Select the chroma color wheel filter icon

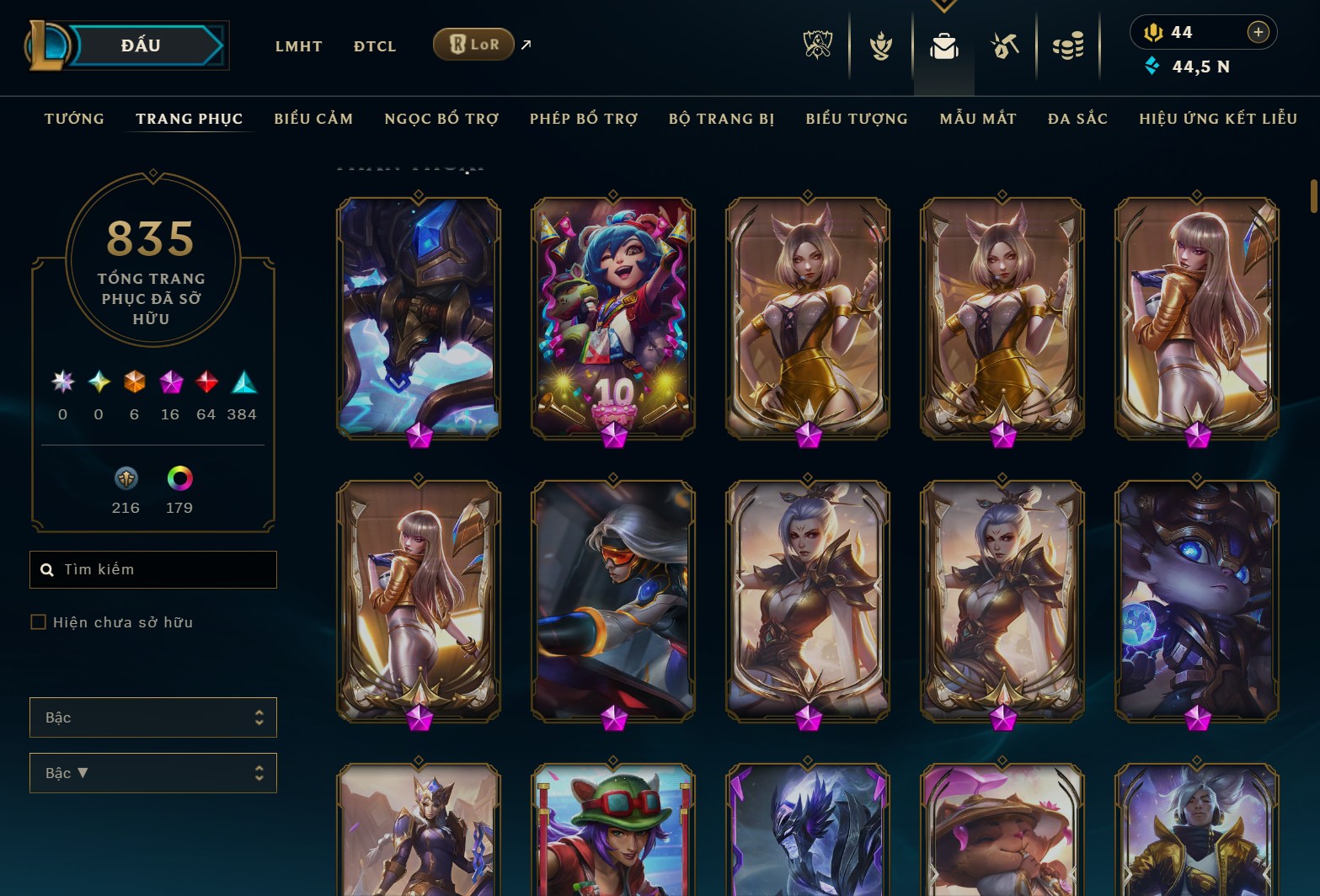click(178, 480)
